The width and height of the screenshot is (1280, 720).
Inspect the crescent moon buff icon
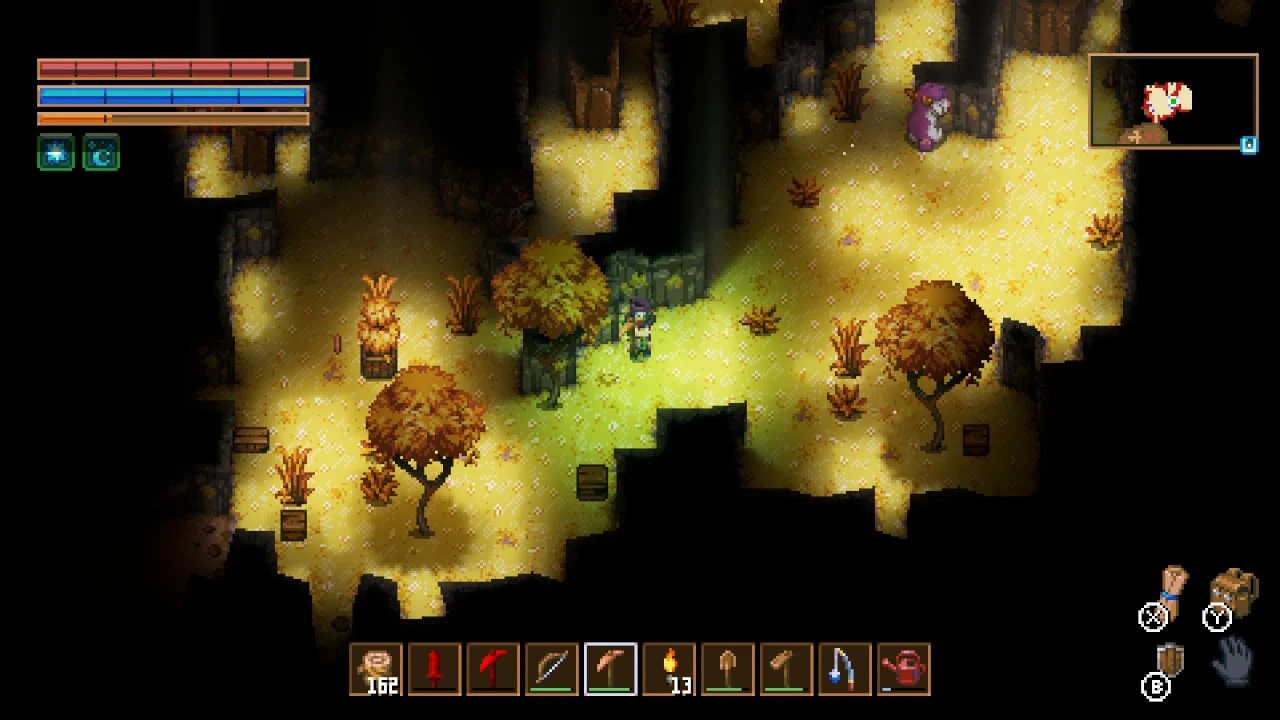pos(102,153)
